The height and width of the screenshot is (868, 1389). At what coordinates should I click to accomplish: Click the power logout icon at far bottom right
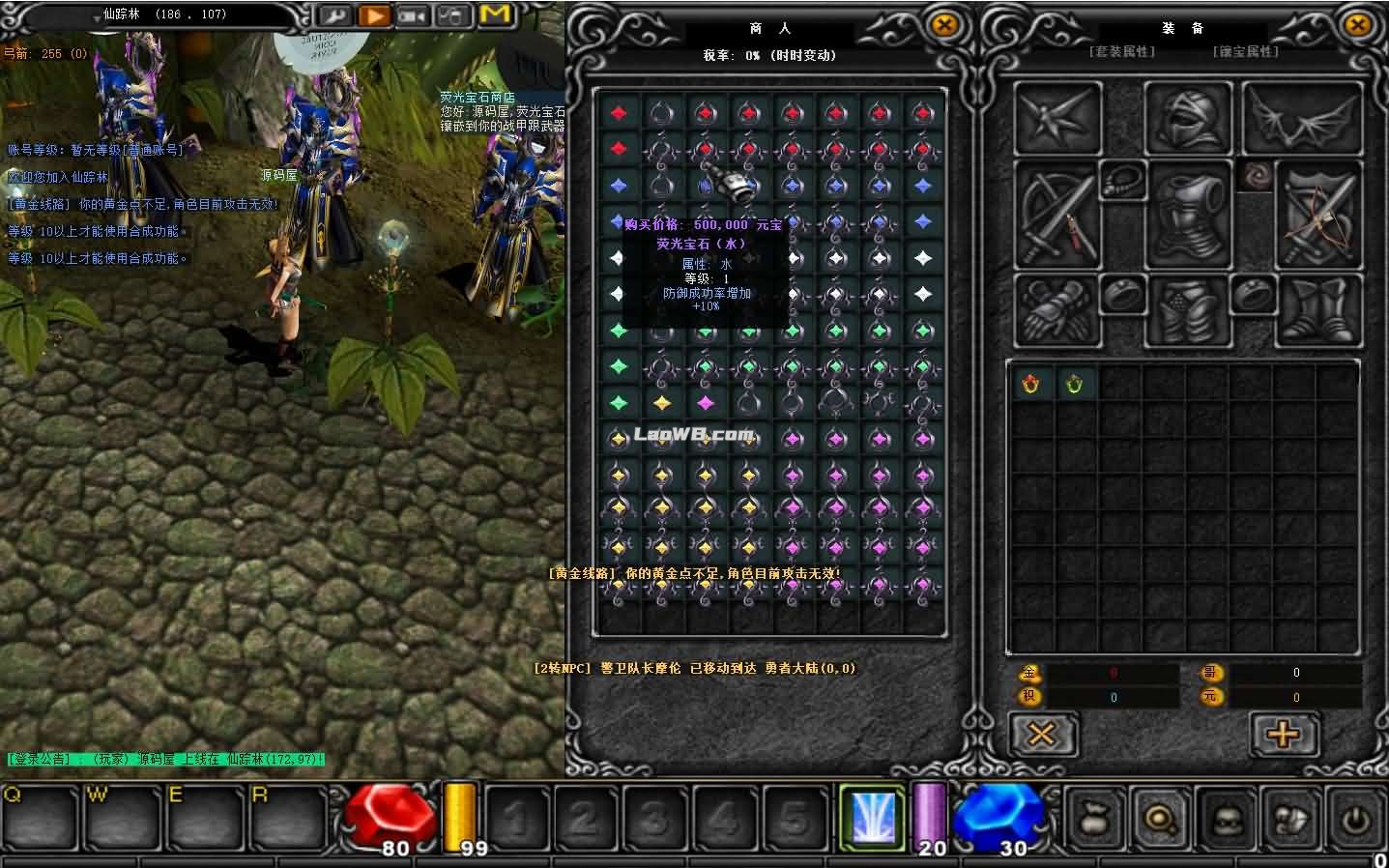(x=1355, y=817)
